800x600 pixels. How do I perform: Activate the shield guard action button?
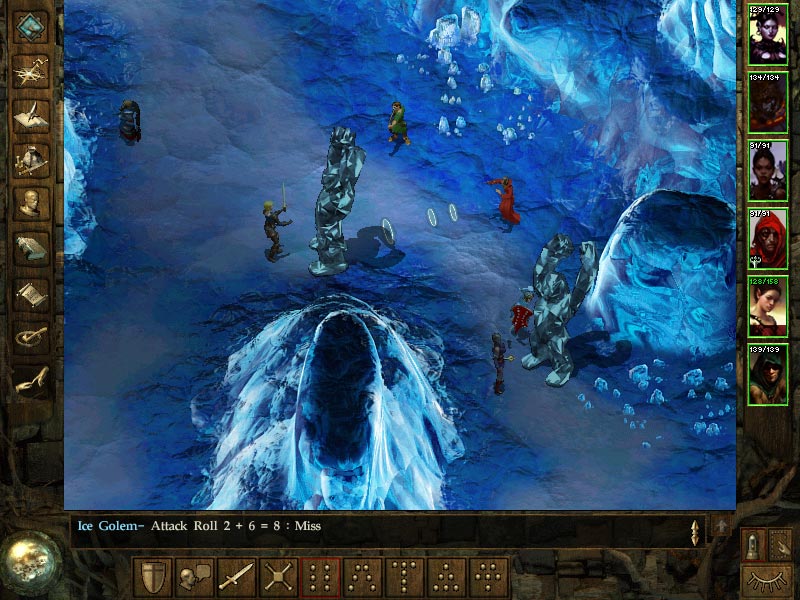tap(152, 577)
